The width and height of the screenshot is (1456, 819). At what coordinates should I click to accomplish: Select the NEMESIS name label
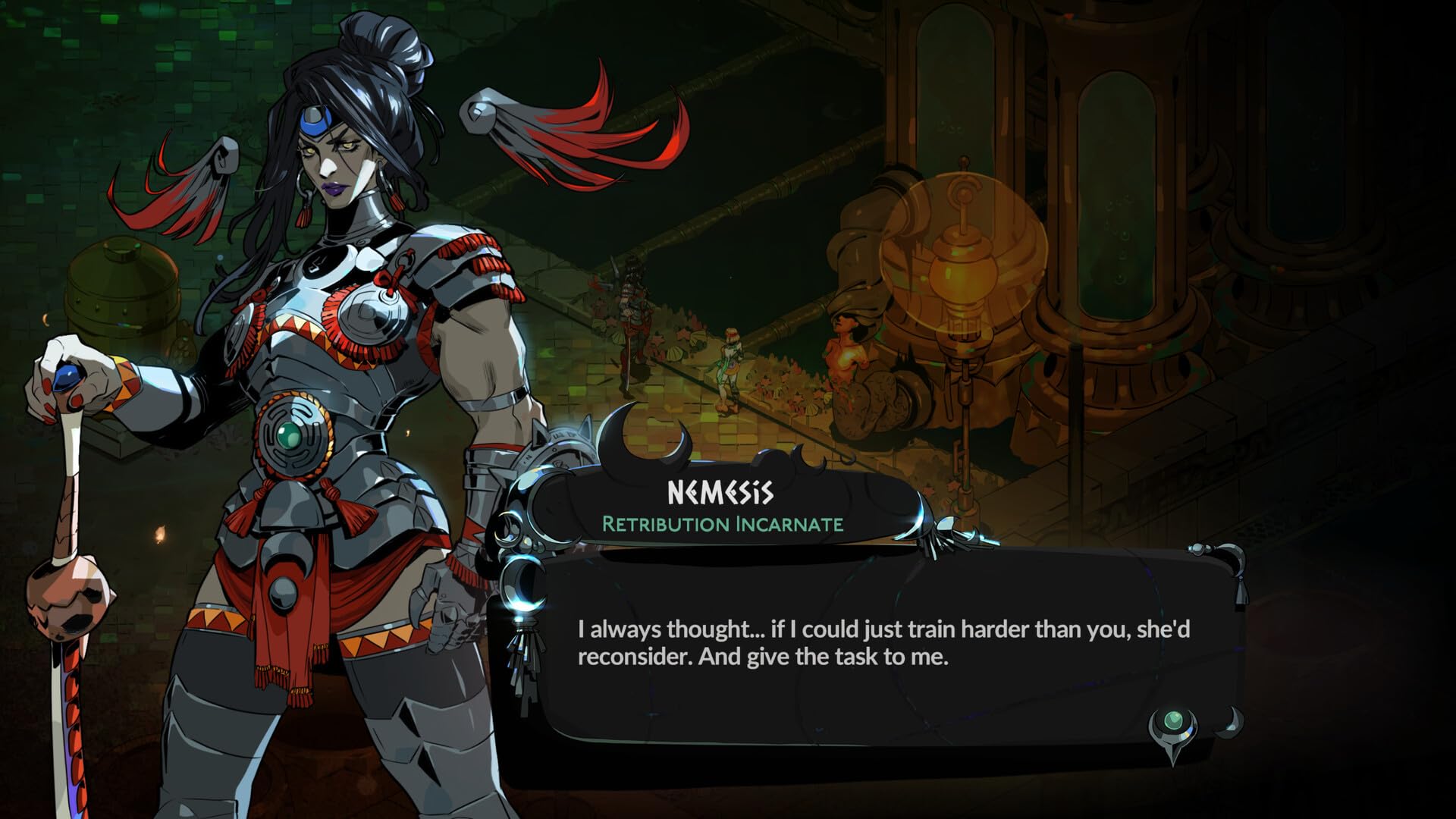pos(720,494)
